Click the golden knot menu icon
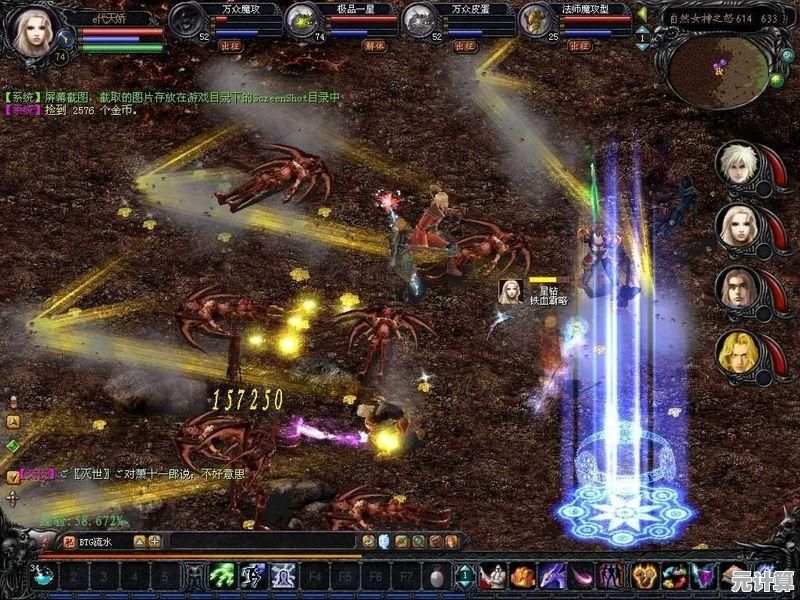 643,576
